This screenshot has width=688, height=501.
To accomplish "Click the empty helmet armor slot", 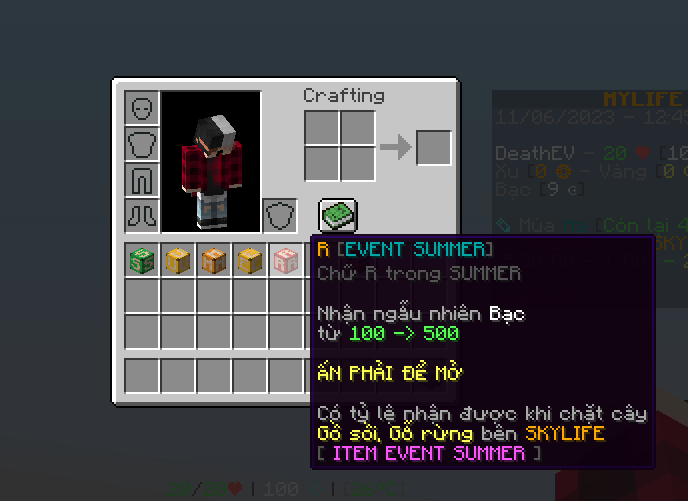I will pos(142,108).
